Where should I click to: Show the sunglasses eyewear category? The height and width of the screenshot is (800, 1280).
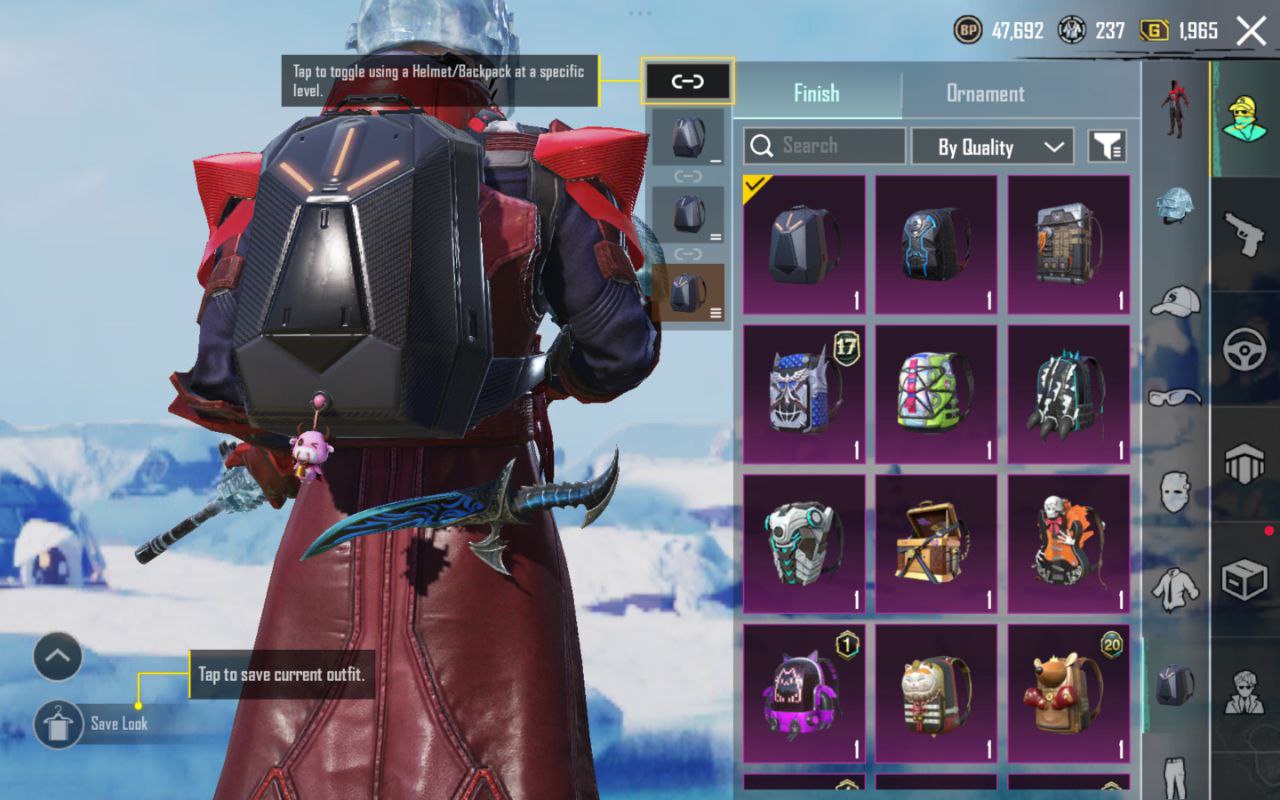(x=1175, y=396)
